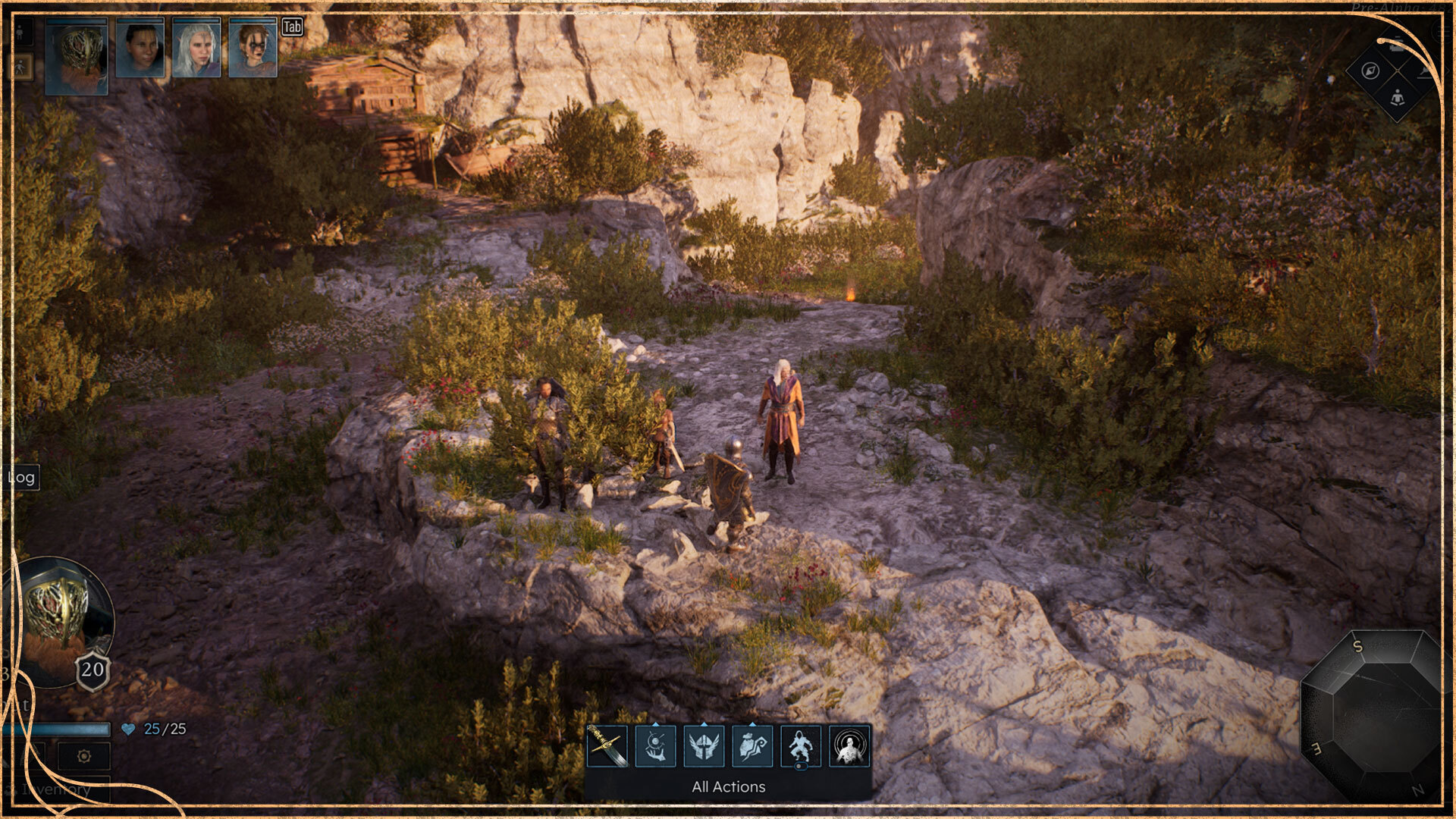Viewport: 1456px width, 819px height.
Task: Open the winged helmet class actions
Action: [704, 746]
